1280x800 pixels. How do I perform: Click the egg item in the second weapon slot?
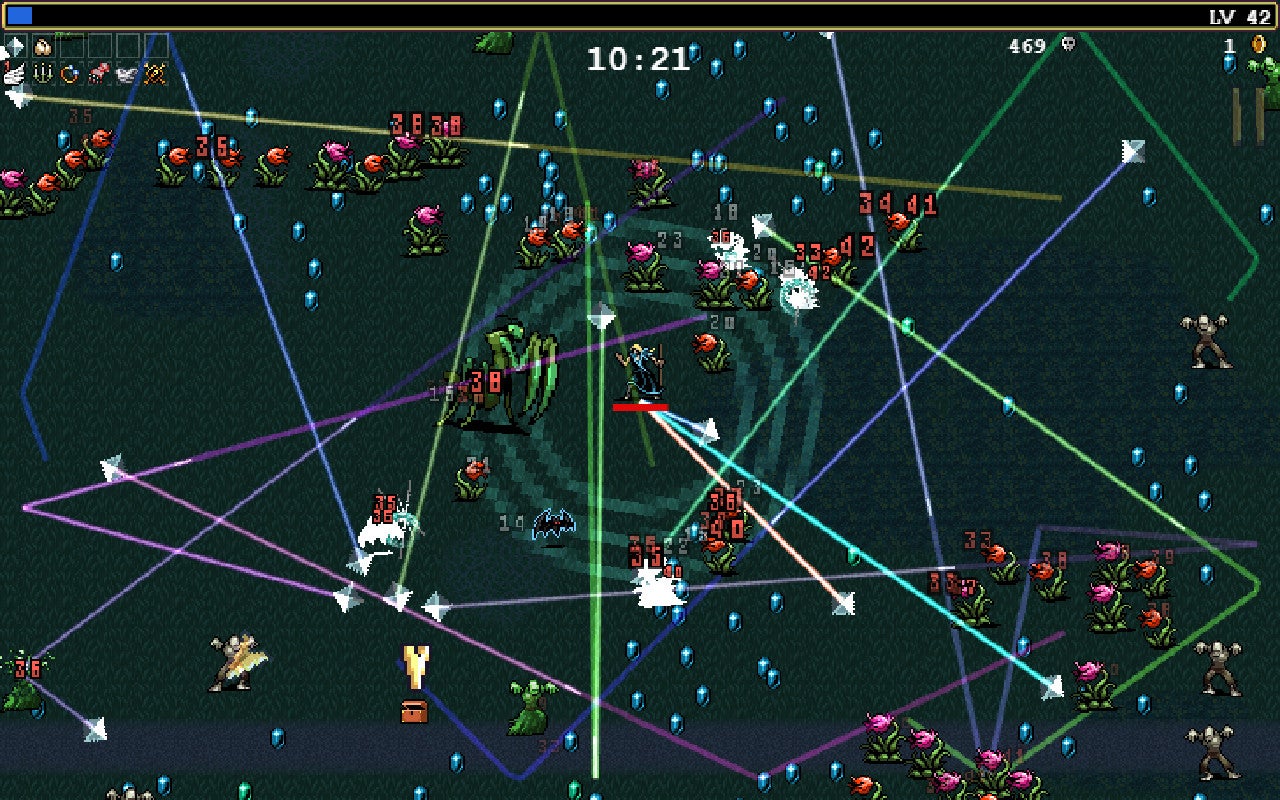click(43, 47)
